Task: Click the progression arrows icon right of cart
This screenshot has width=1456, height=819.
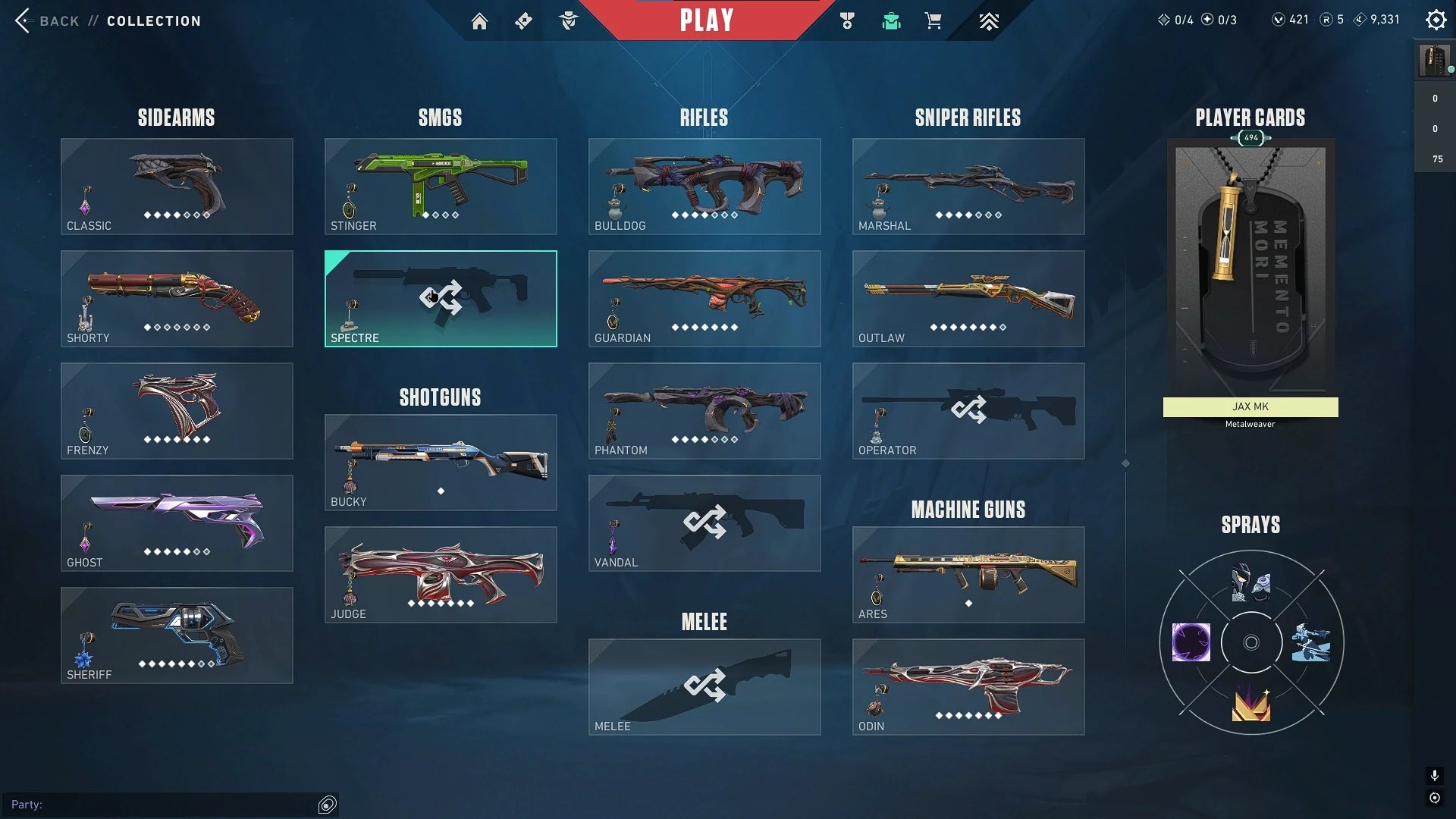Action: tap(988, 20)
